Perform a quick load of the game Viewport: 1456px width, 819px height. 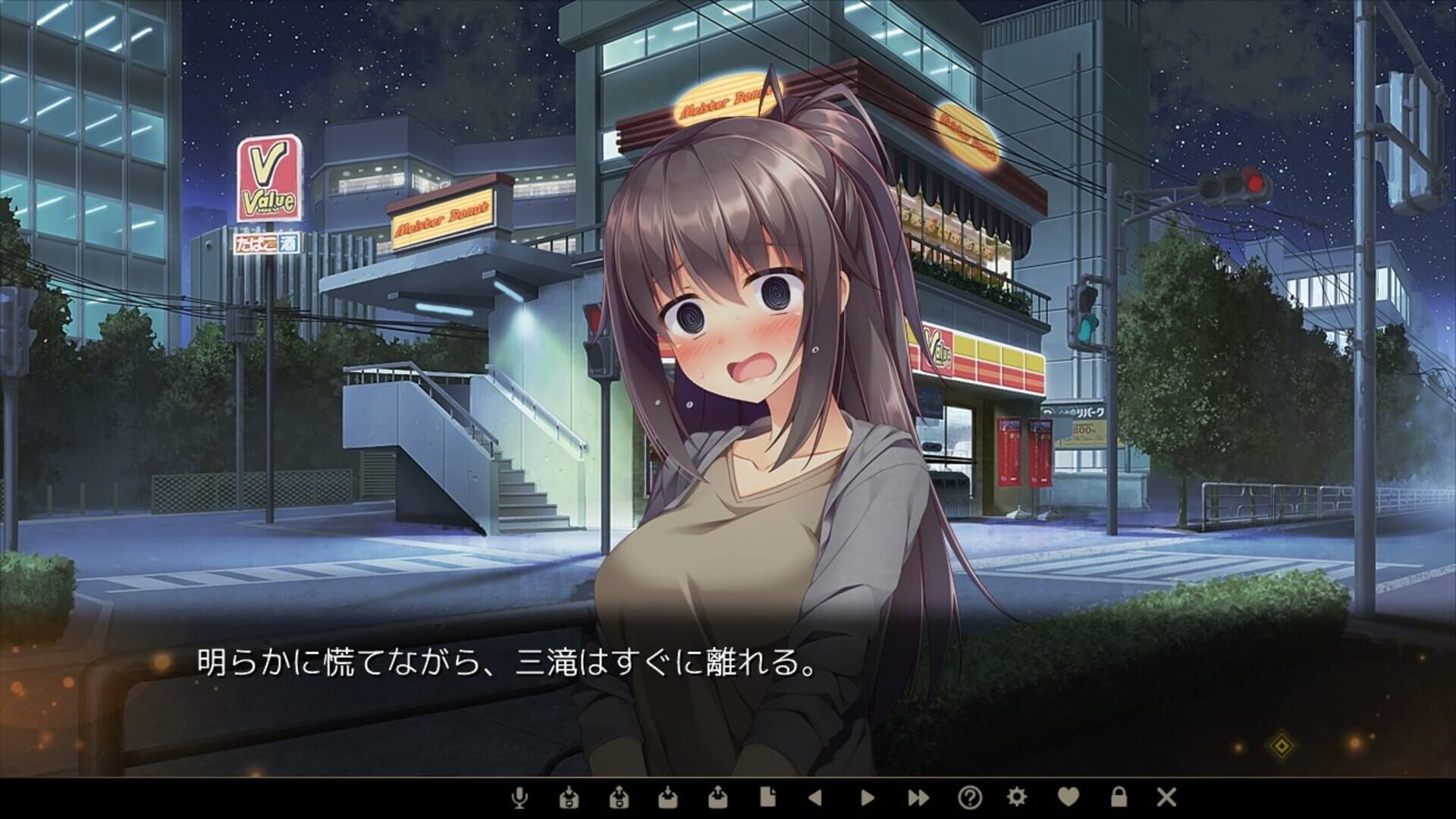(x=570, y=796)
